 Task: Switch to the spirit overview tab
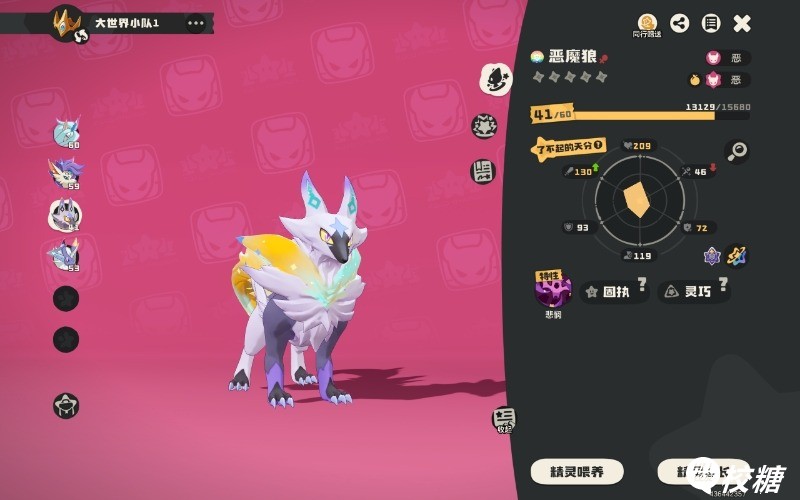coord(496,78)
